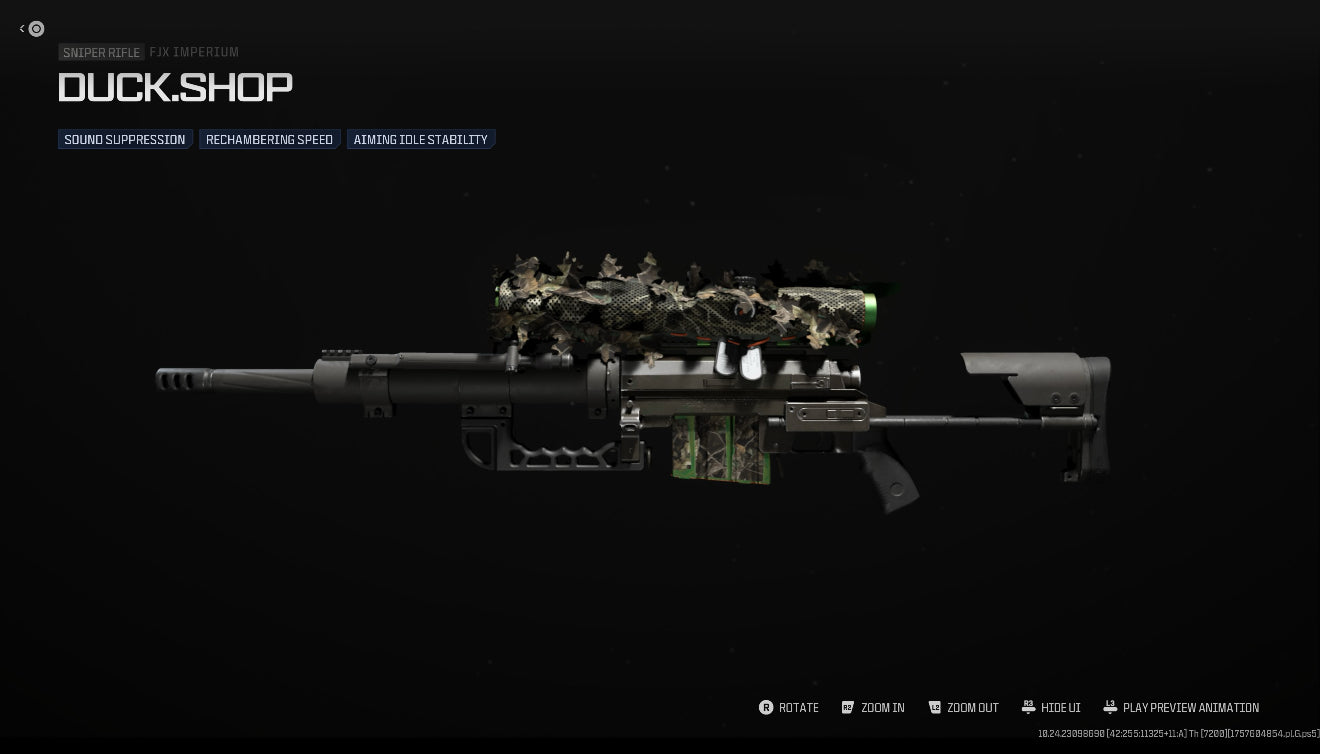
Task: Click Play Preview Animation
Action: 1191,708
